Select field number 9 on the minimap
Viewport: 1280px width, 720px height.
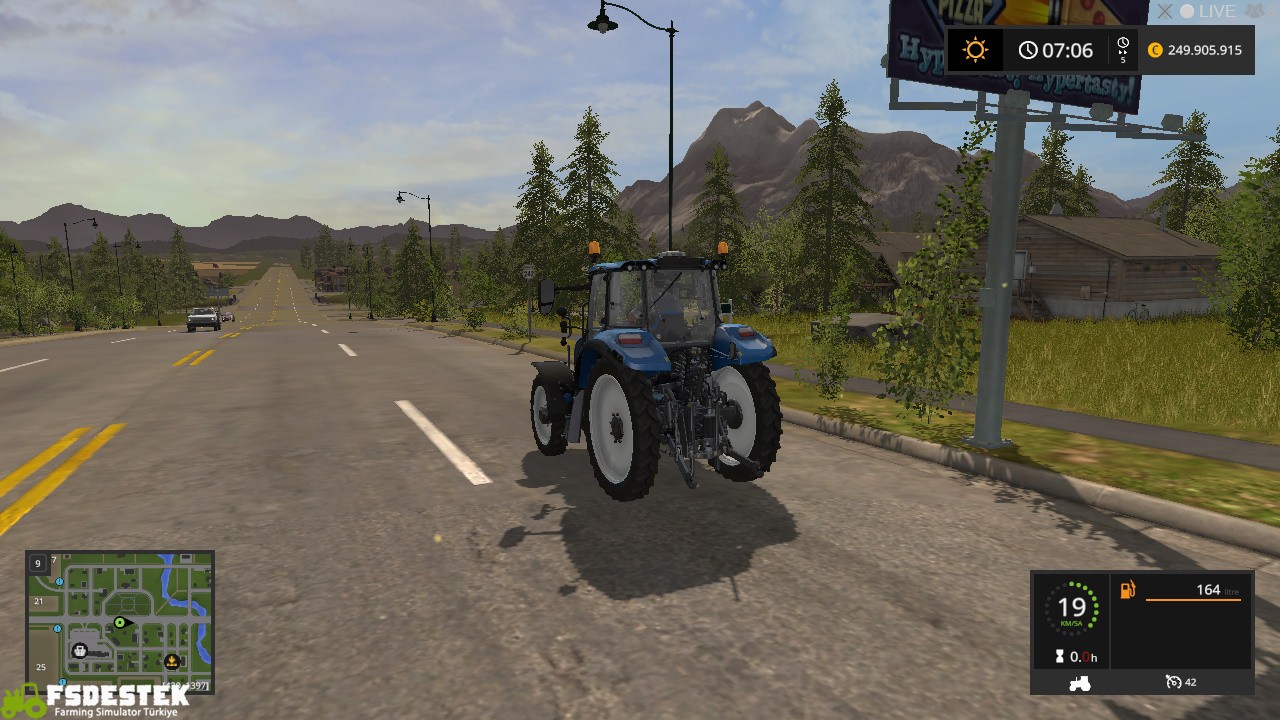click(38, 564)
